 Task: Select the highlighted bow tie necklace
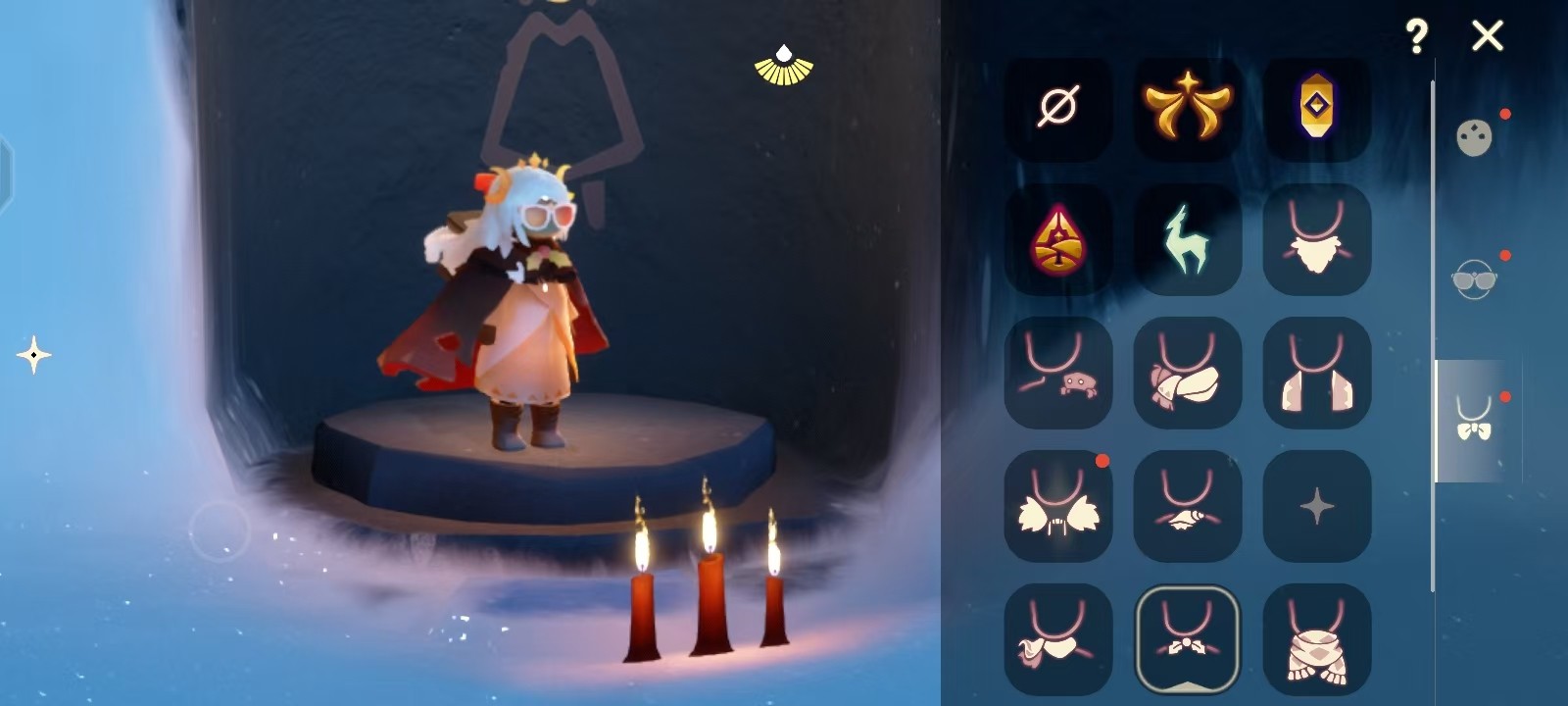click(x=1187, y=639)
